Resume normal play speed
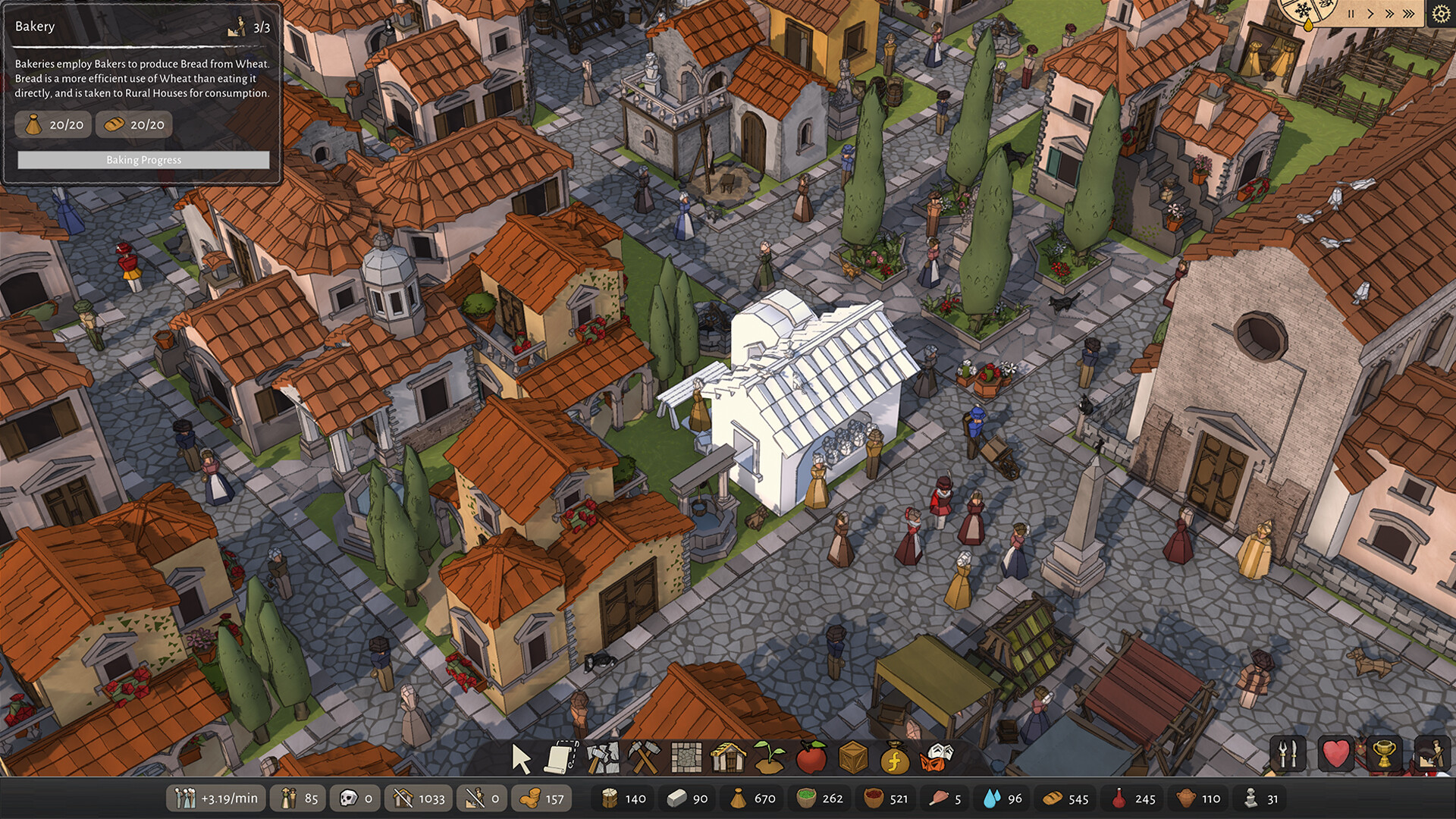 [1370, 12]
